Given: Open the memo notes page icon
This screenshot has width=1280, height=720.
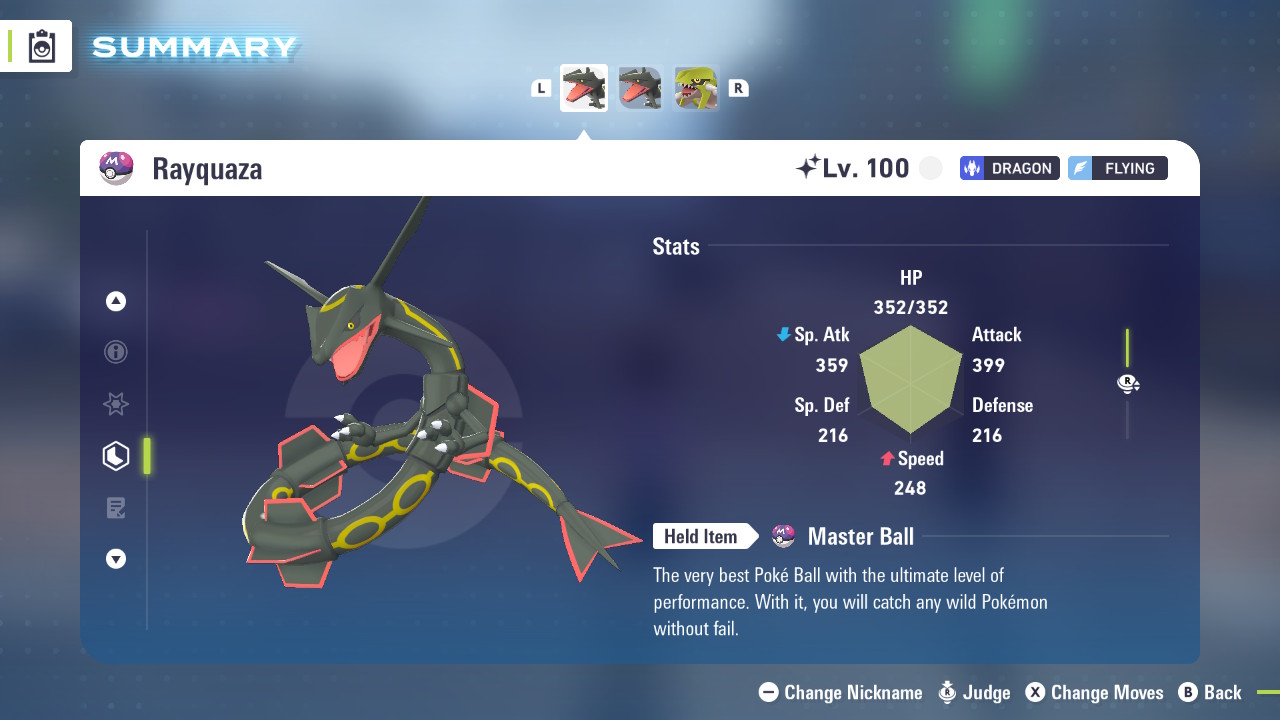Looking at the screenshot, I should [116, 508].
